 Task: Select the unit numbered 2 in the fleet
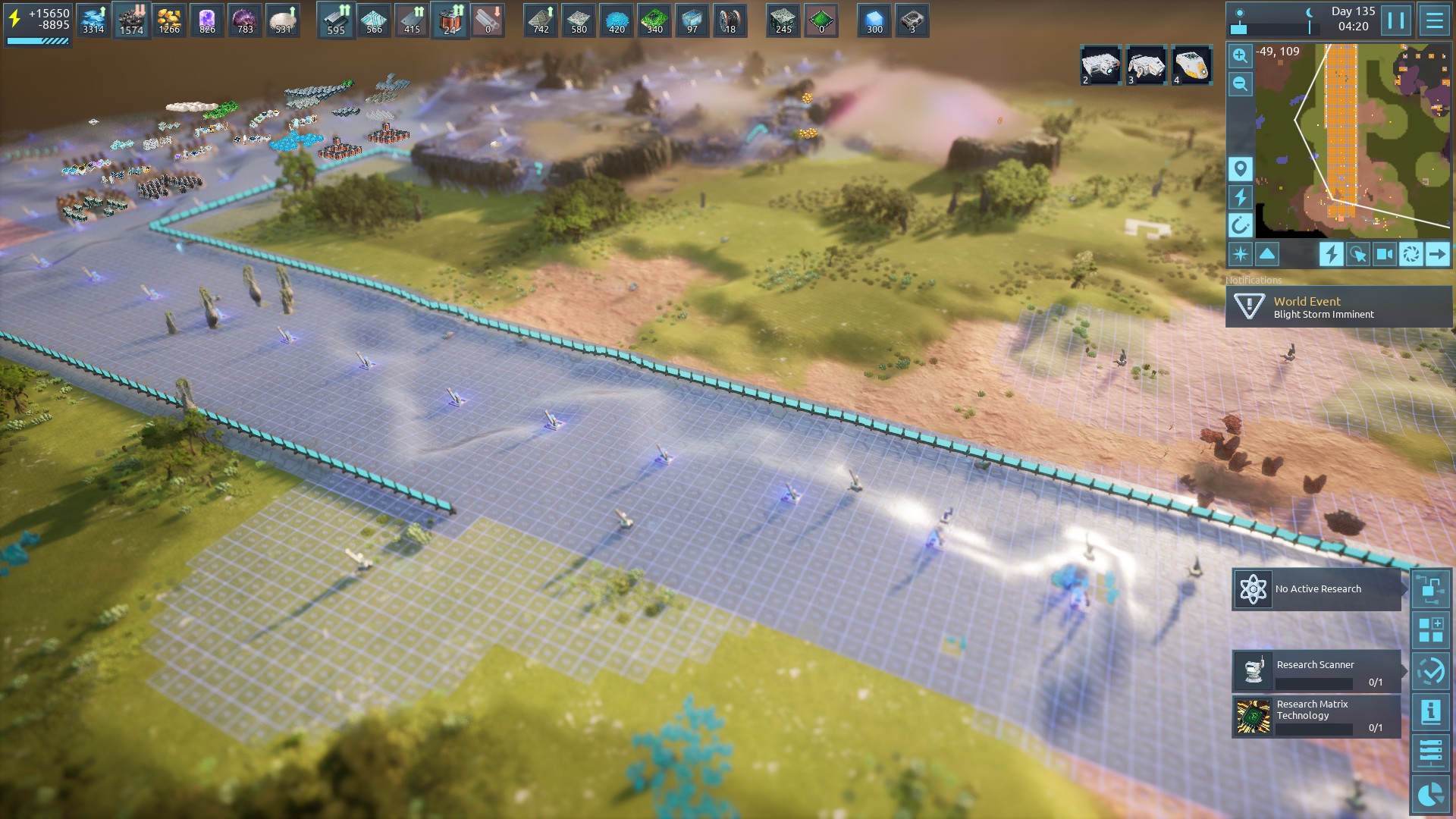point(1100,65)
